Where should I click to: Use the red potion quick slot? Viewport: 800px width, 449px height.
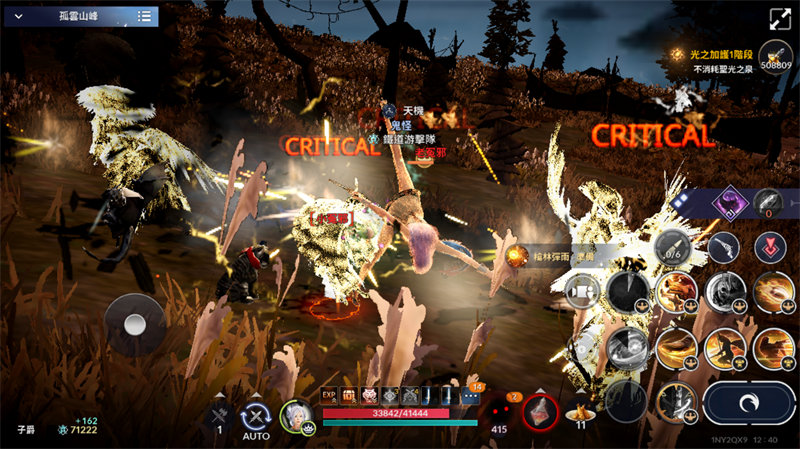click(539, 412)
